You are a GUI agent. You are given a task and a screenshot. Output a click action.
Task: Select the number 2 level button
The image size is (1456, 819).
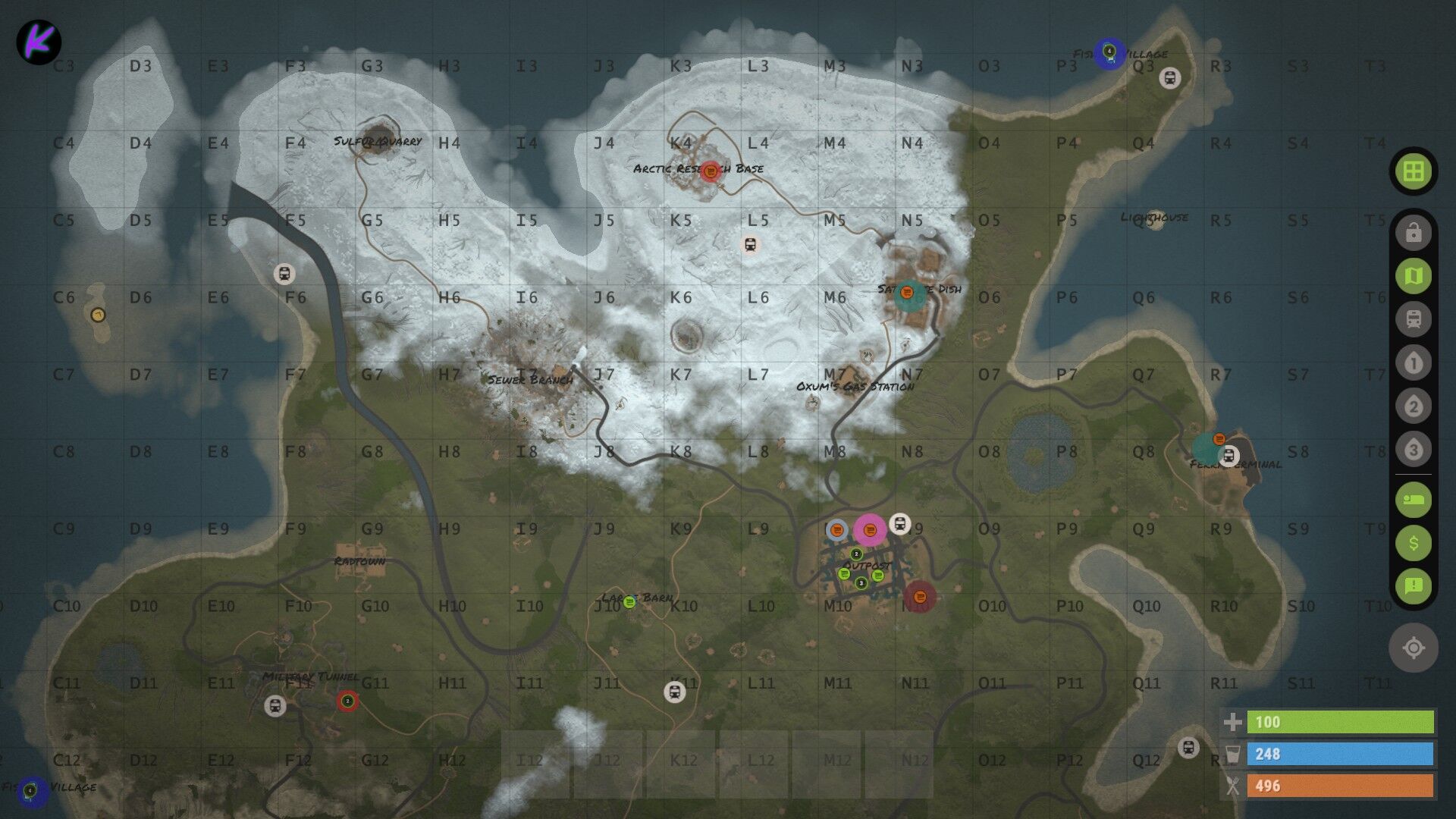pyautogui.click(x=1413, y=406)
